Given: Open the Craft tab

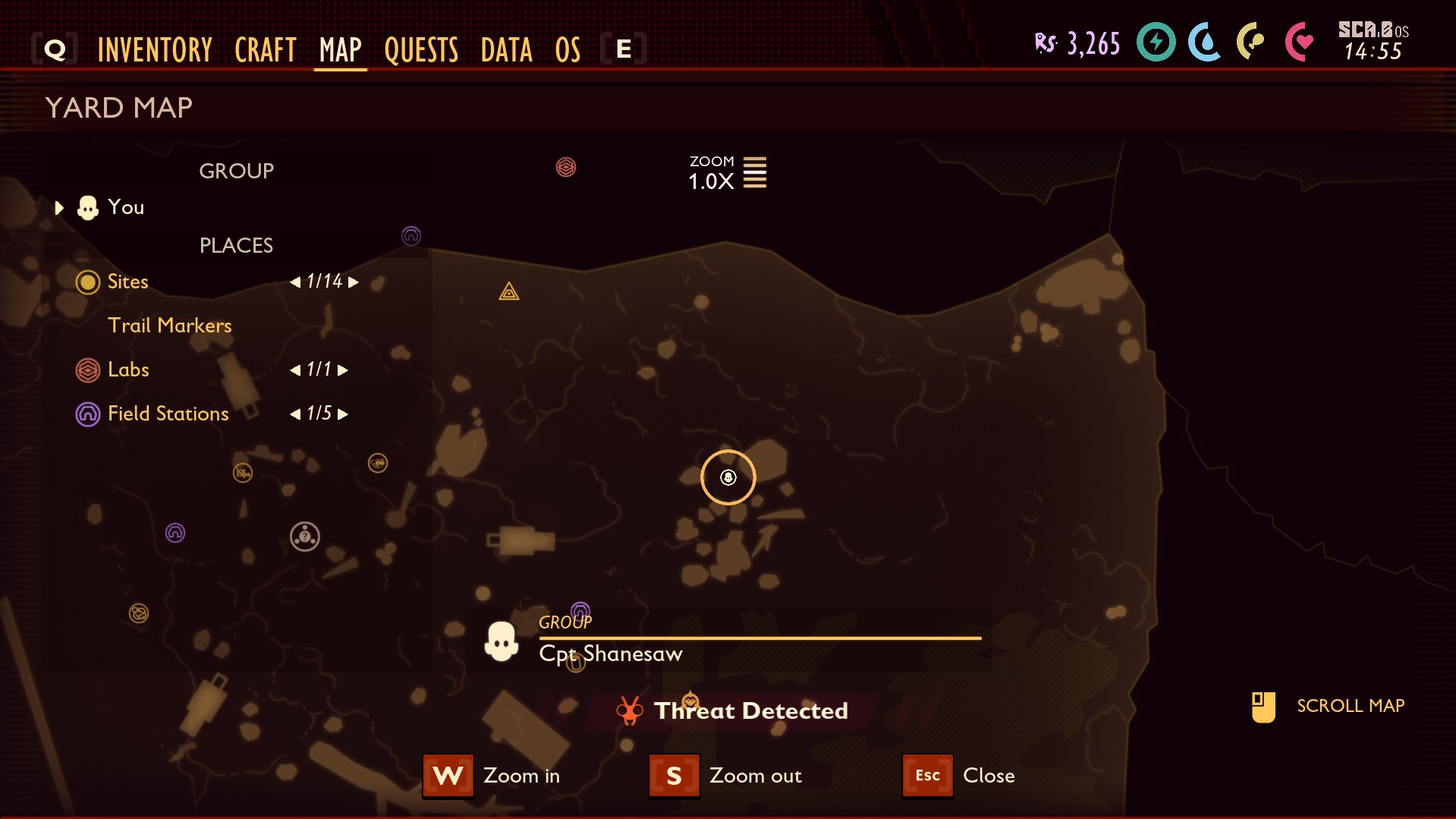Looking at the screenshot, I should (265, 50).
